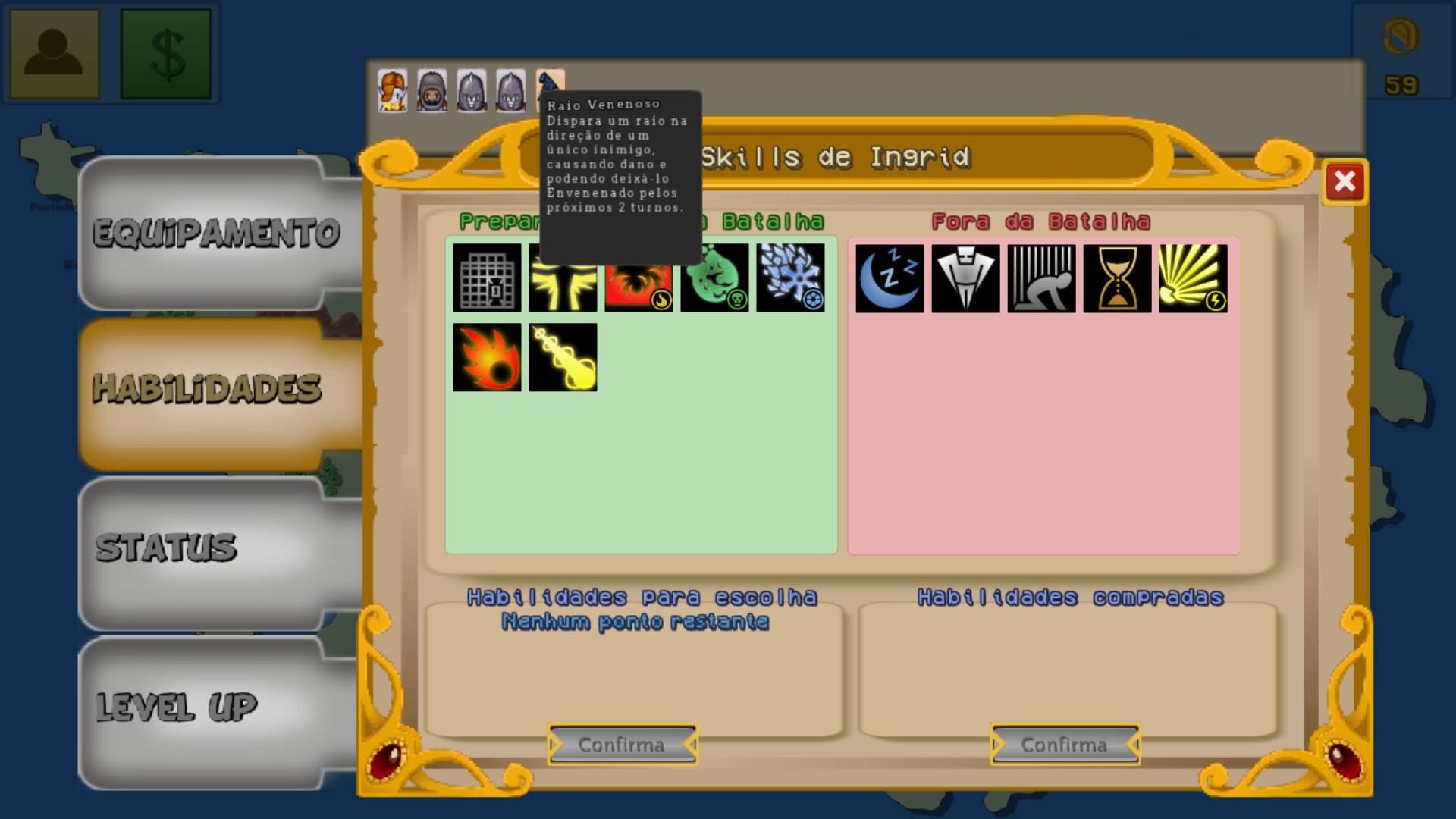This screenshot has height=819, width=1456.
Task: Select the yellow lightning staff skill icon
Action: (562, 356)
